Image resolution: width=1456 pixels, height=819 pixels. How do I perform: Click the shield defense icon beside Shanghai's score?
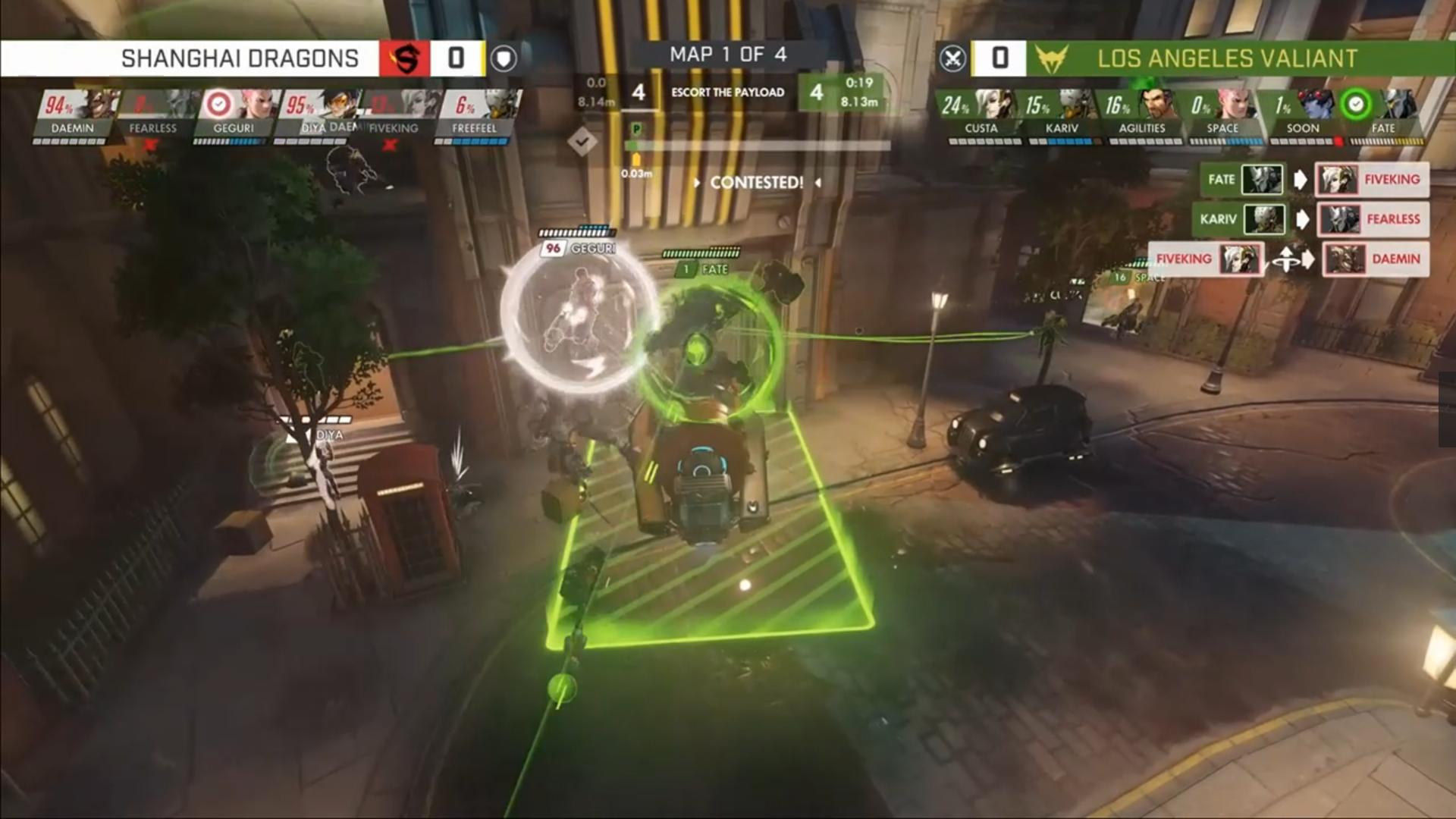click(504, 58)
